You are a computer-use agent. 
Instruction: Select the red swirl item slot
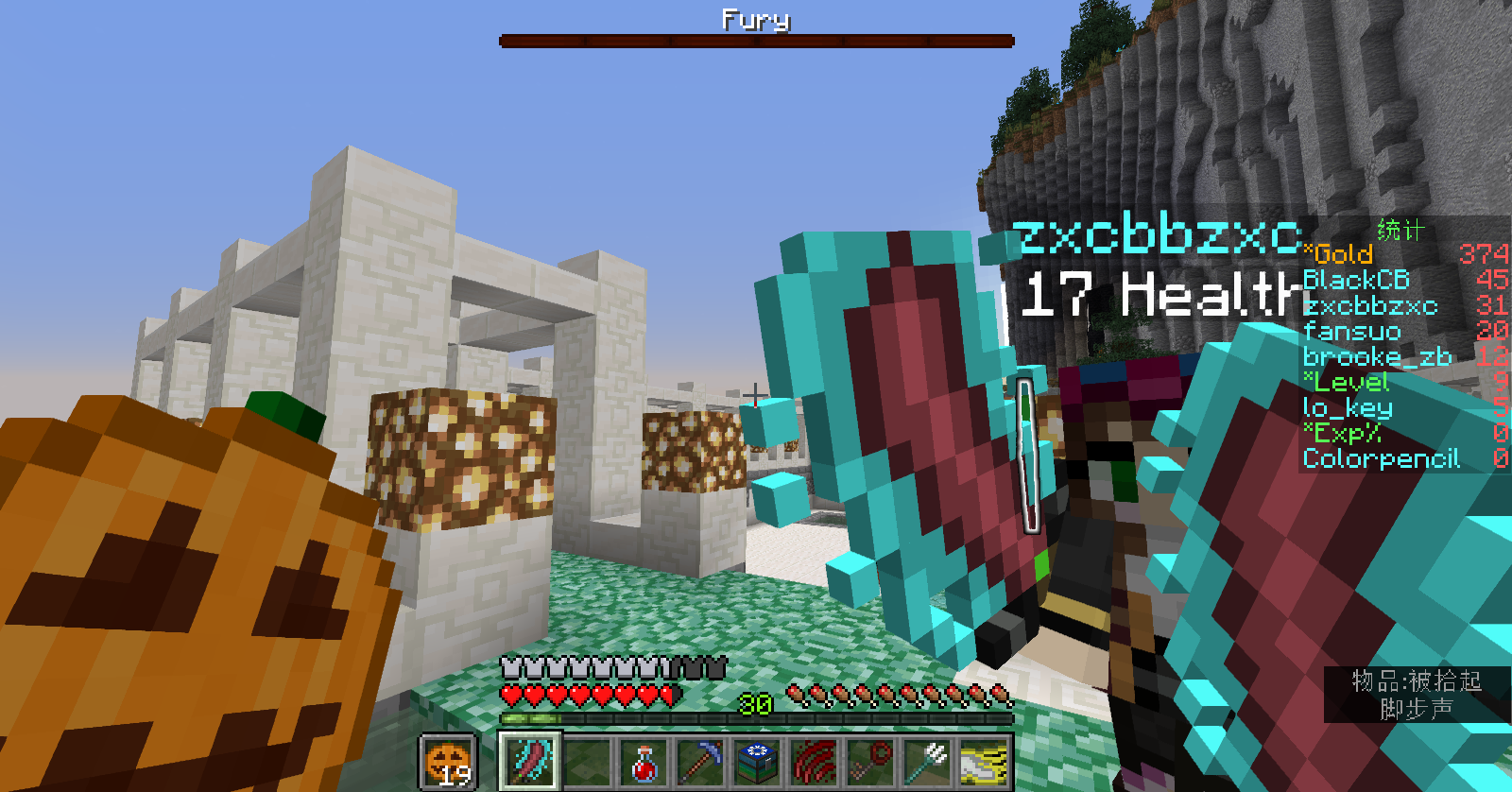[x=814, y=762]
